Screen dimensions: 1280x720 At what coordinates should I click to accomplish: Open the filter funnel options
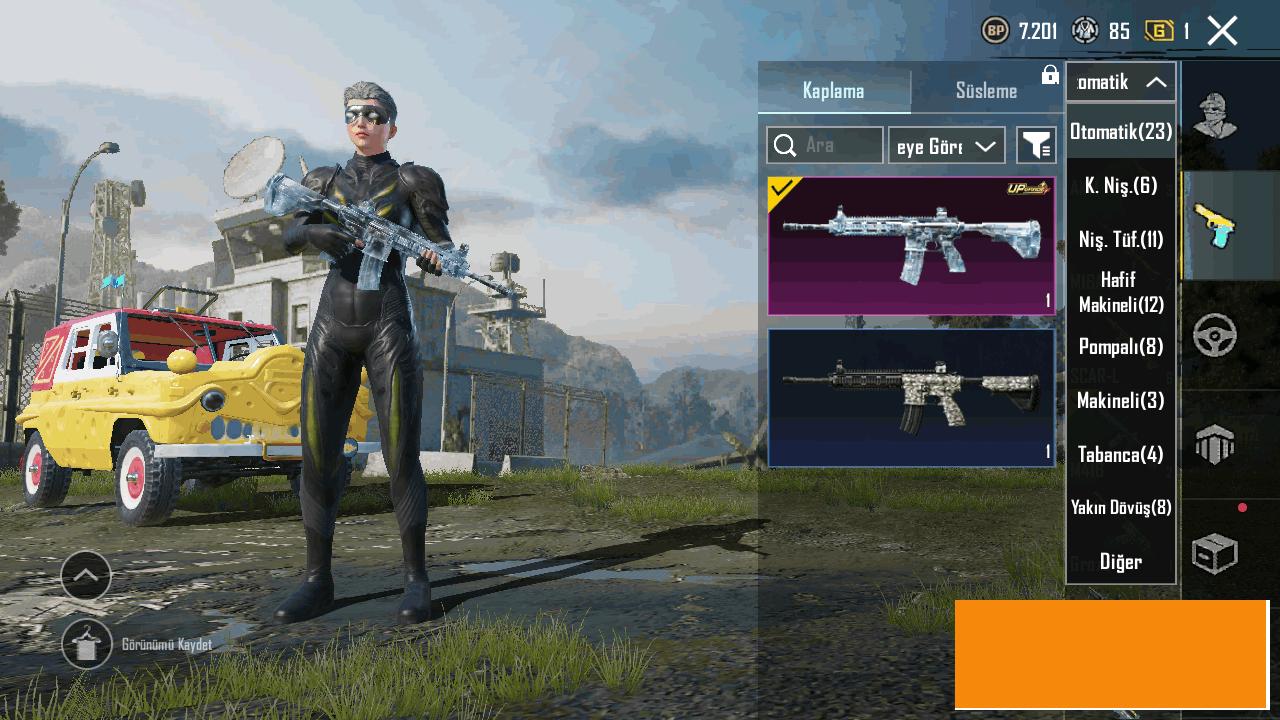pyautogui.click(x=1036, y=146)
